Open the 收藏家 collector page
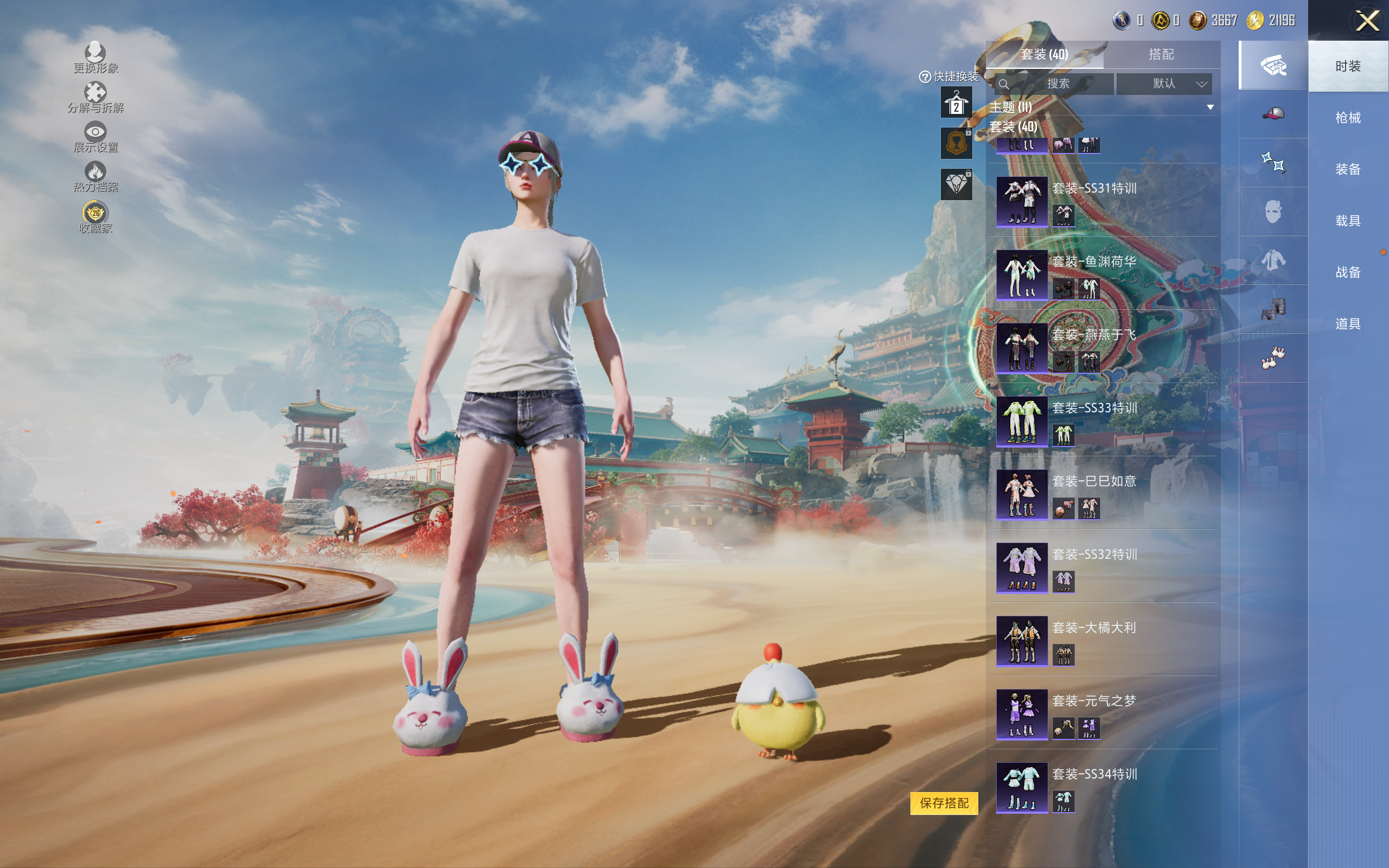The width and height of the screenshot is (1389, 868). pos(95,217)
